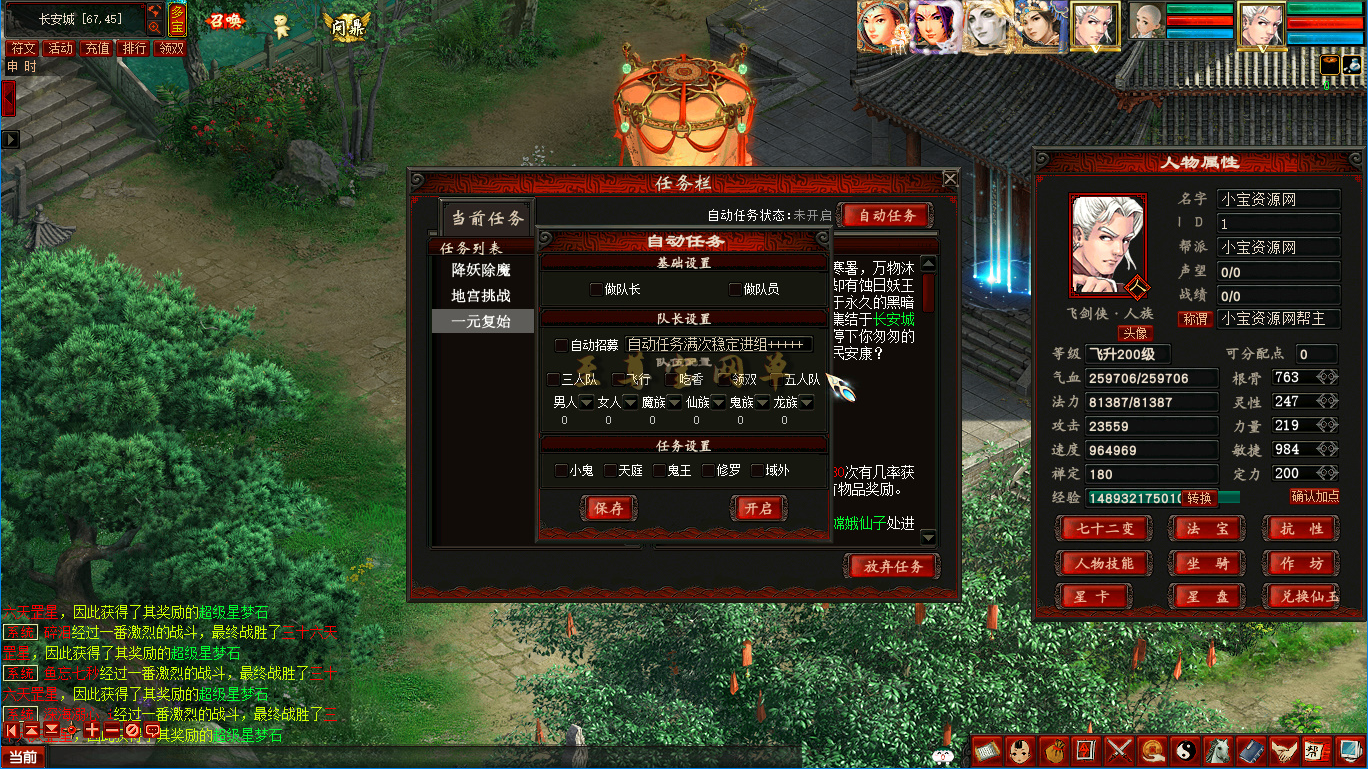Open the 龙族 dropdown arrow
1368x769 pixels.
(x=805, y=403)
